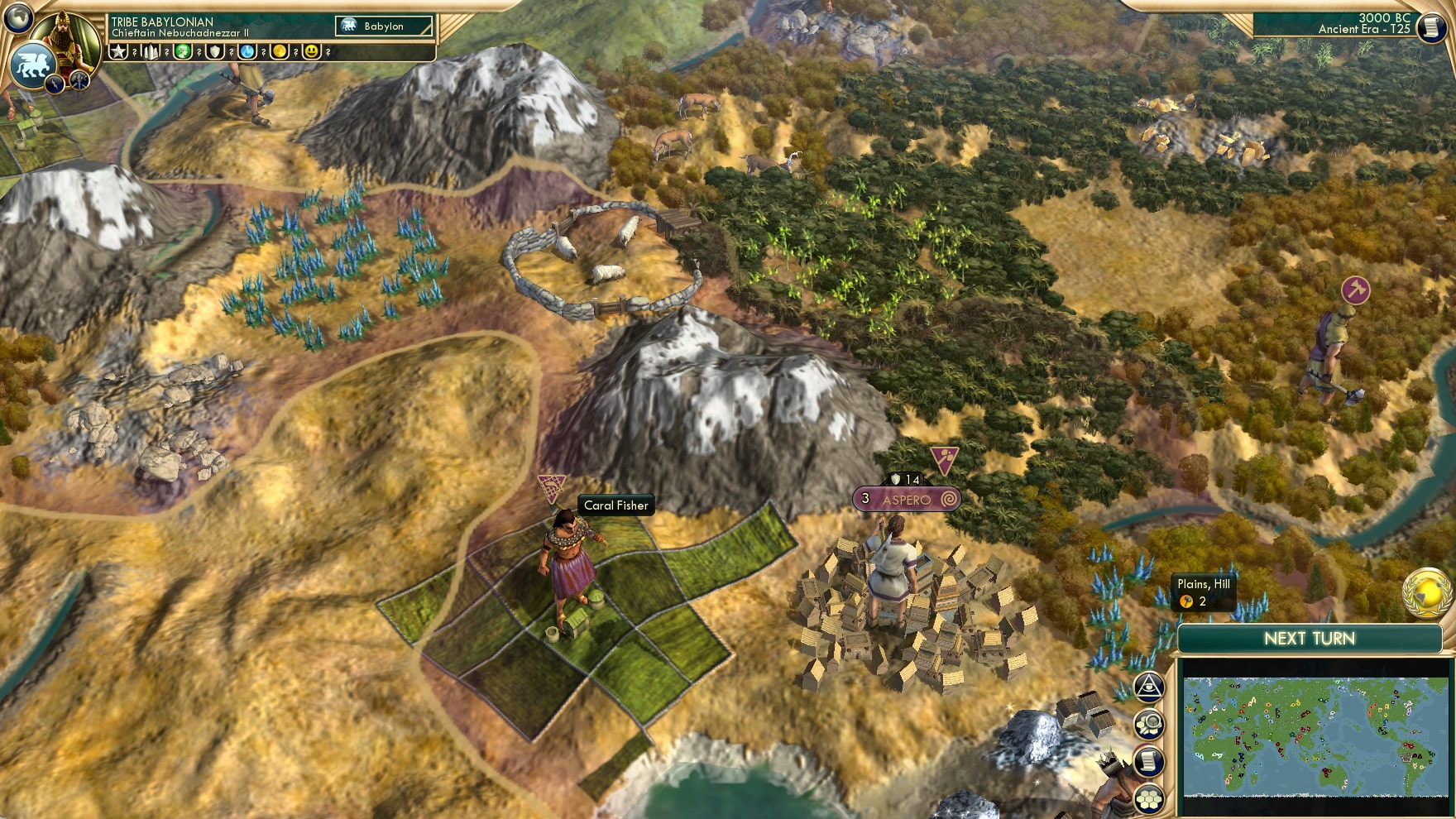The image size is (1456, 819).
Task: End the turn with Next Turn
Action: pos(1309,639)
